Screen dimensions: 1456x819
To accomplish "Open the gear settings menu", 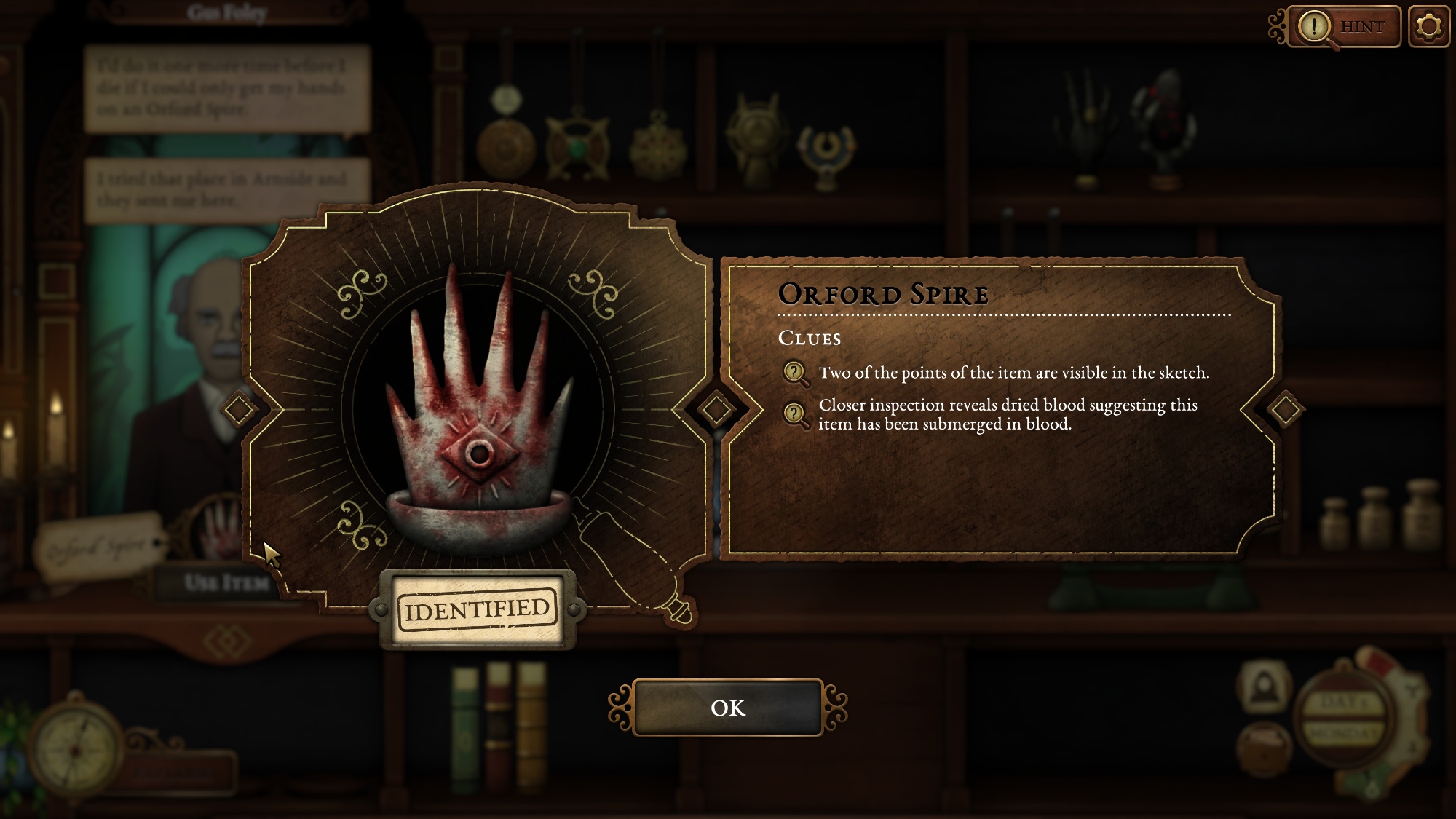I will pyautogui.click(x=1428, y=27).
